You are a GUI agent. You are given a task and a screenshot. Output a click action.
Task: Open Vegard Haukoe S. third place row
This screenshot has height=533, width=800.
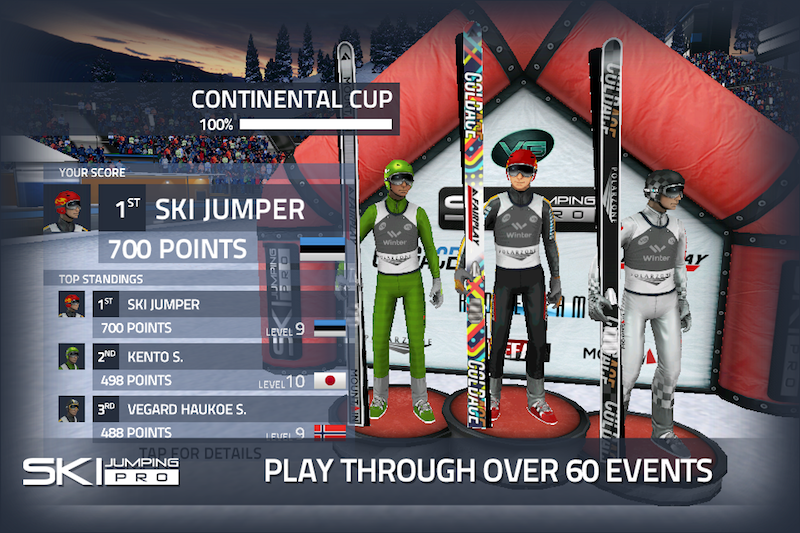coord(200,418)
